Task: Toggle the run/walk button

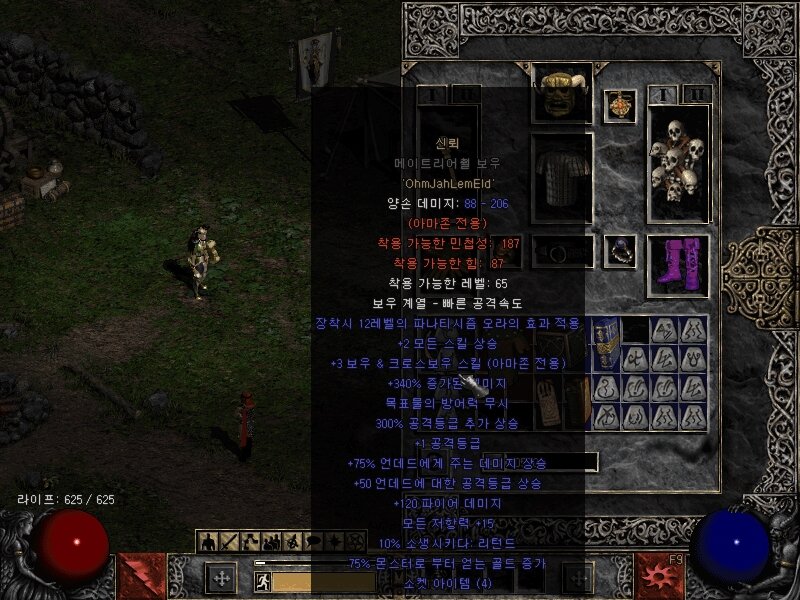Action: pyautogui.click(x=263, y=581)
